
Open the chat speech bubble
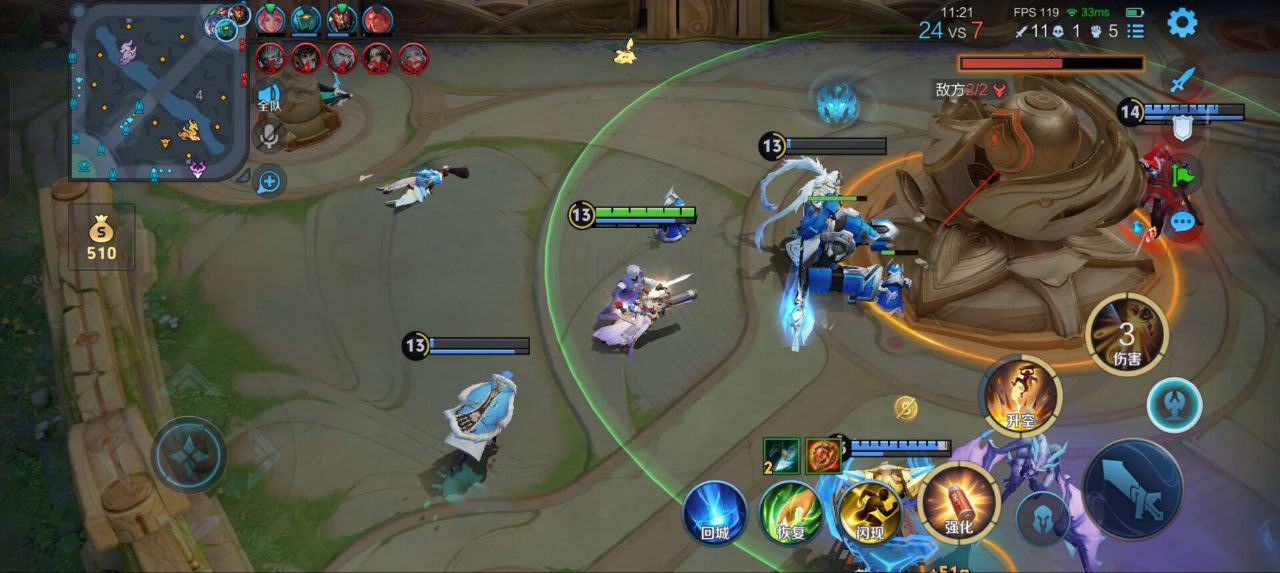(x=1182, y=221)
